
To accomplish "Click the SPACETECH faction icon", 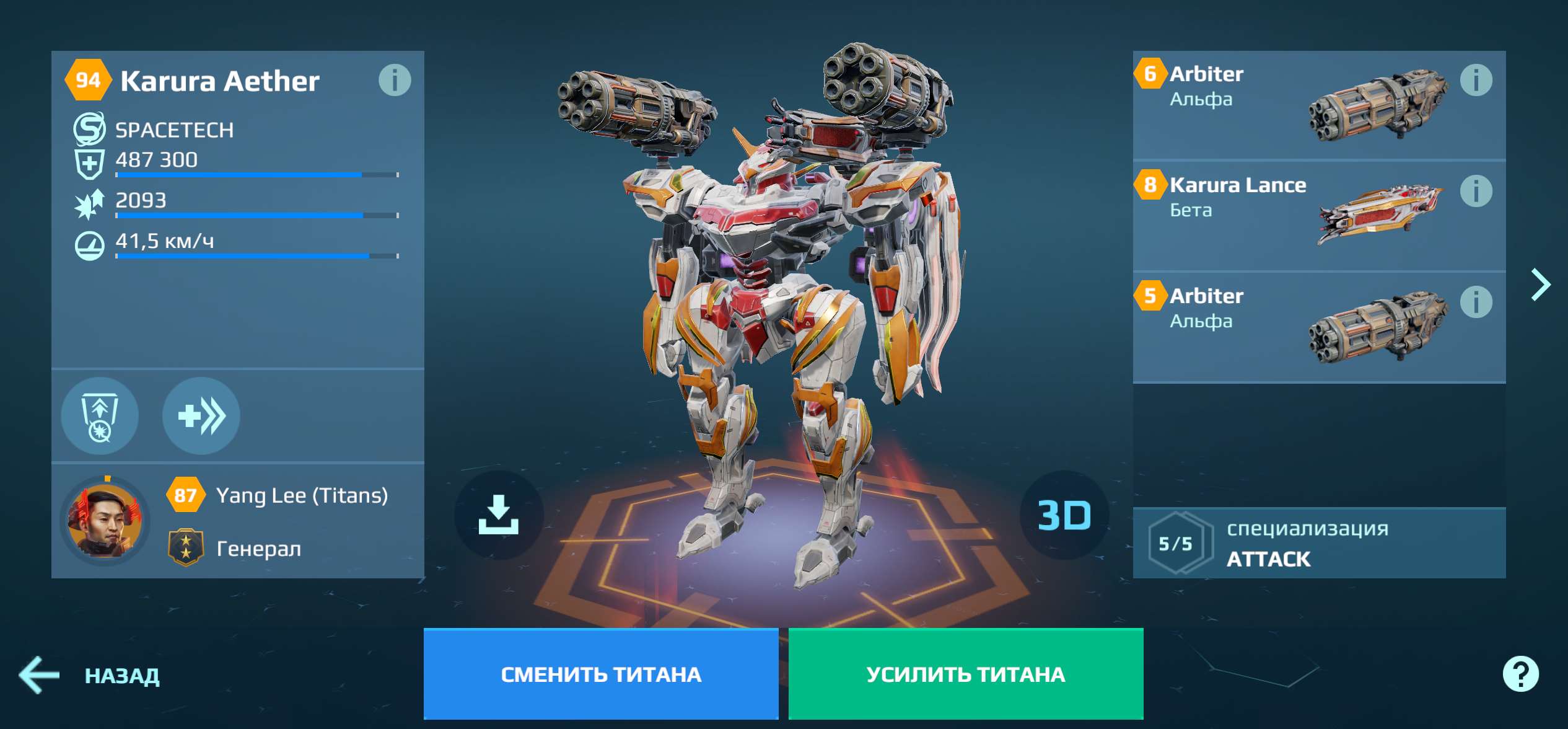I will point(91,128).
